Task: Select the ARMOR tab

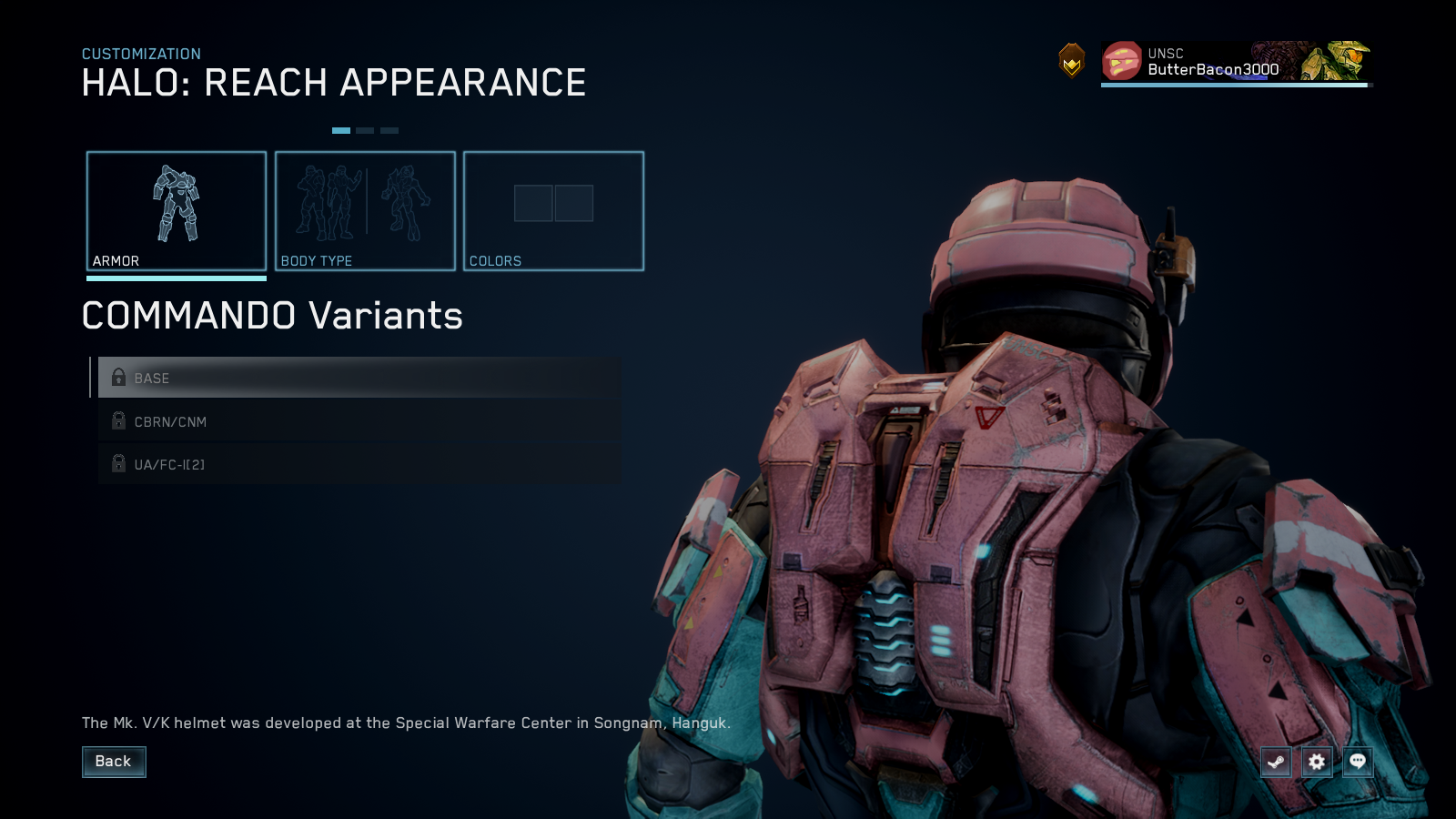Action: pyautogui.click(x=177, y=211)
